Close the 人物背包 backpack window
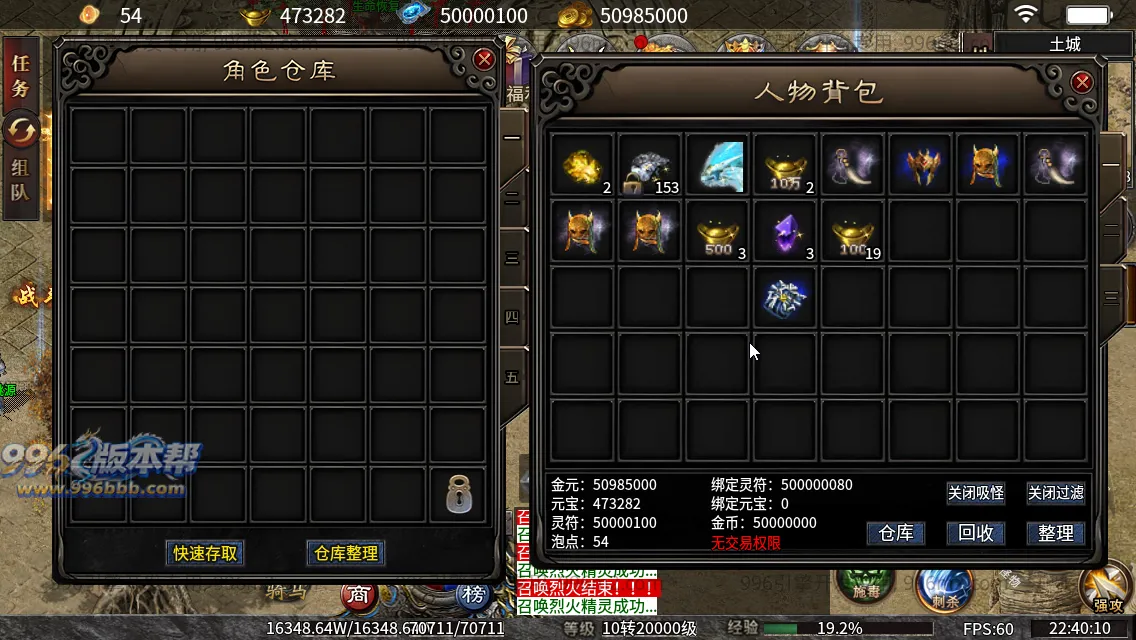The height and width of the screenshot is (640, 1136). pyautogui.click(x=1082, y=82)
